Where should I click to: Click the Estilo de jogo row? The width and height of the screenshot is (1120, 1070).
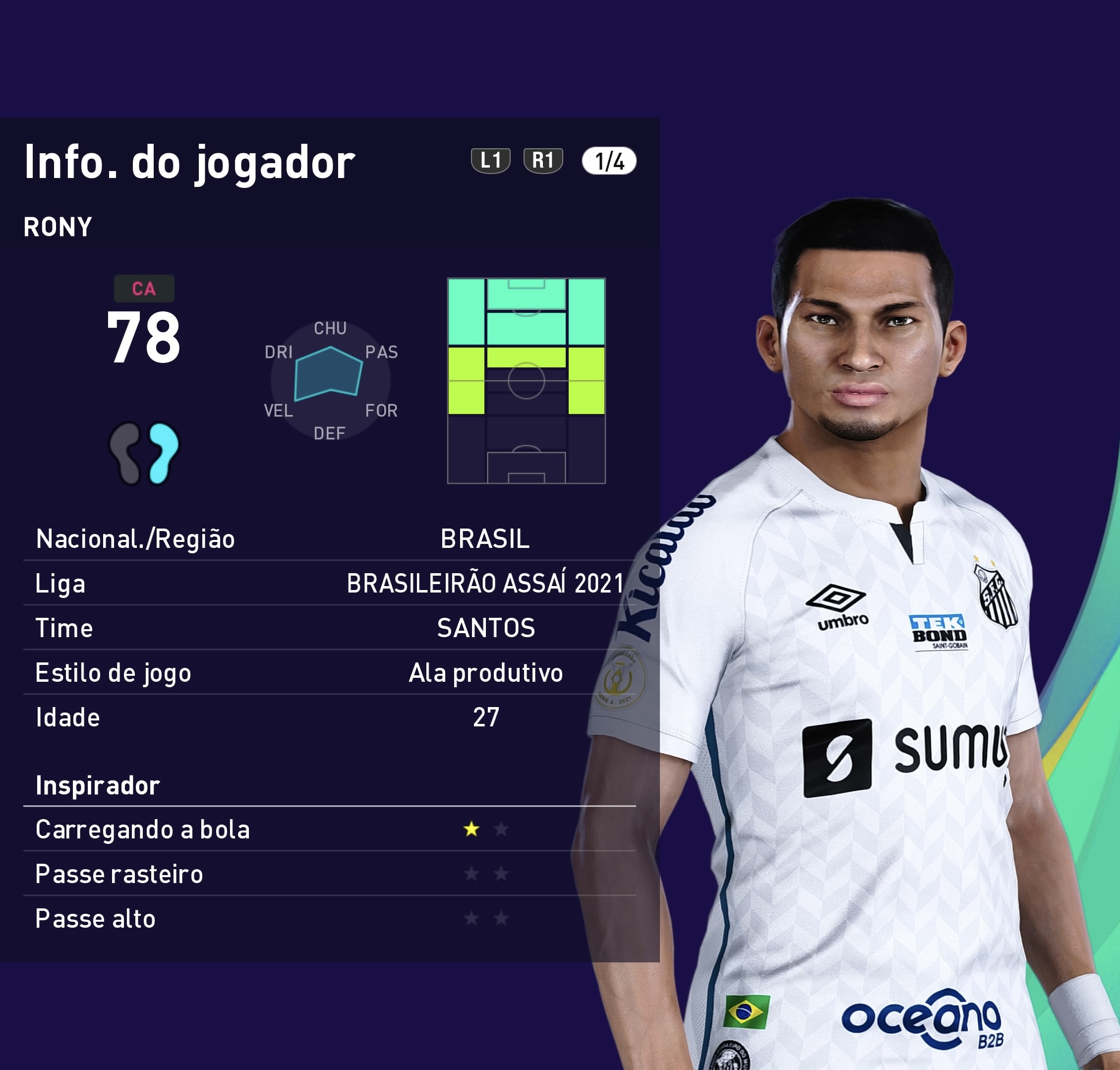[x=329, y=672]
